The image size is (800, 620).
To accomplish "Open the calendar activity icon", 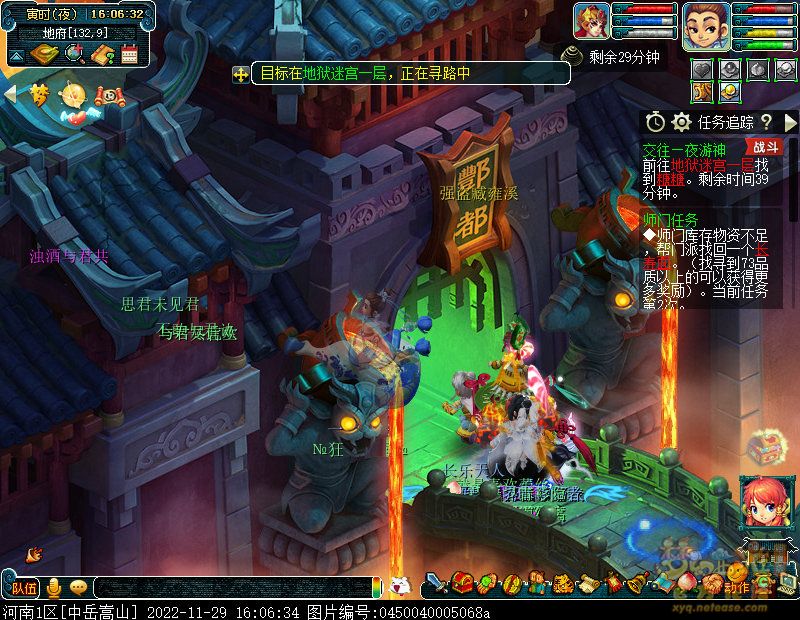I will [x=128, y=54].
